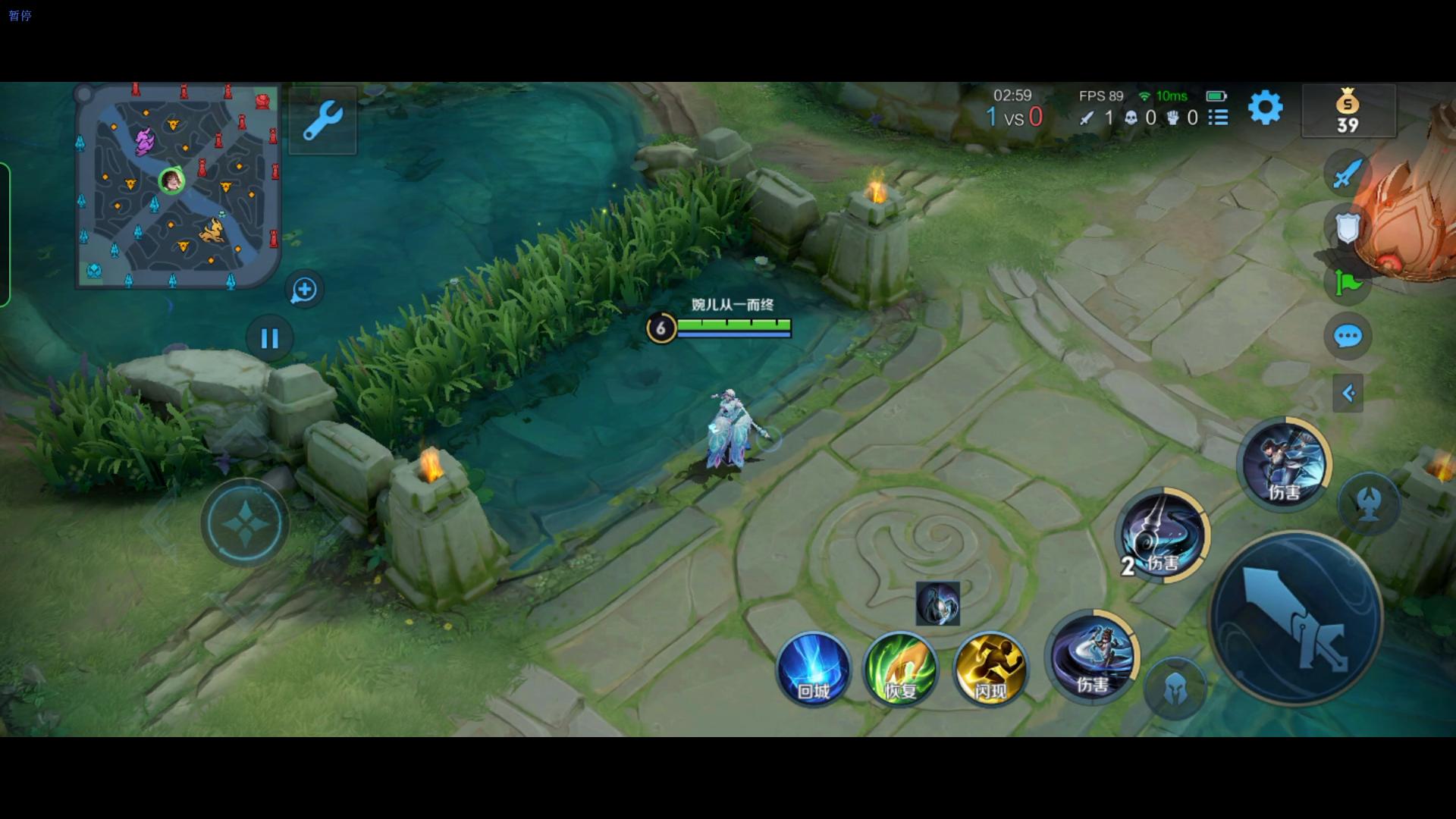Open the chat bubble quick messages
Screen dimensions: 1456x819
coord(1348,336)
